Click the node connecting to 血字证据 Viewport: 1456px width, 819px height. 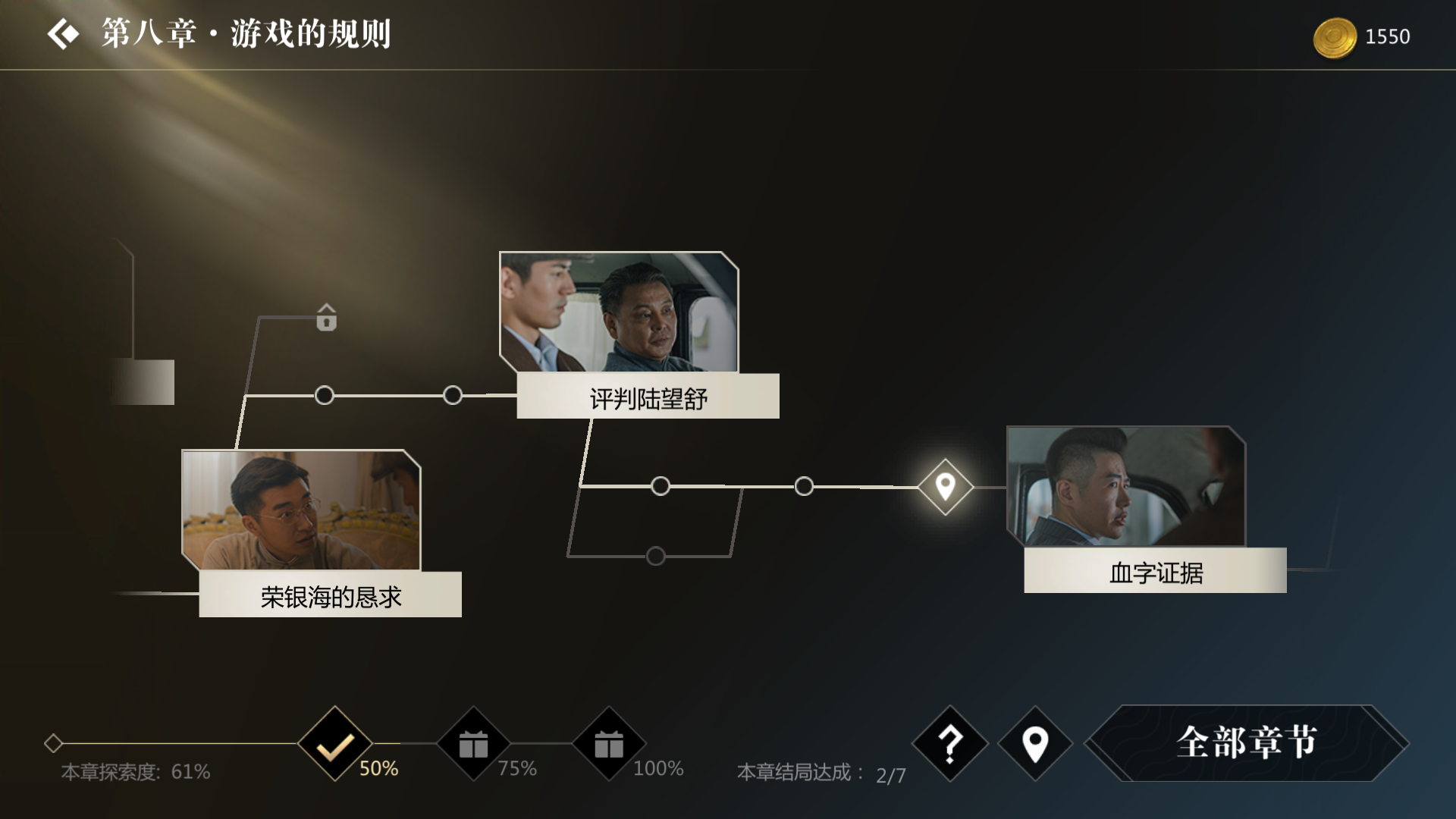pos(804,486)
